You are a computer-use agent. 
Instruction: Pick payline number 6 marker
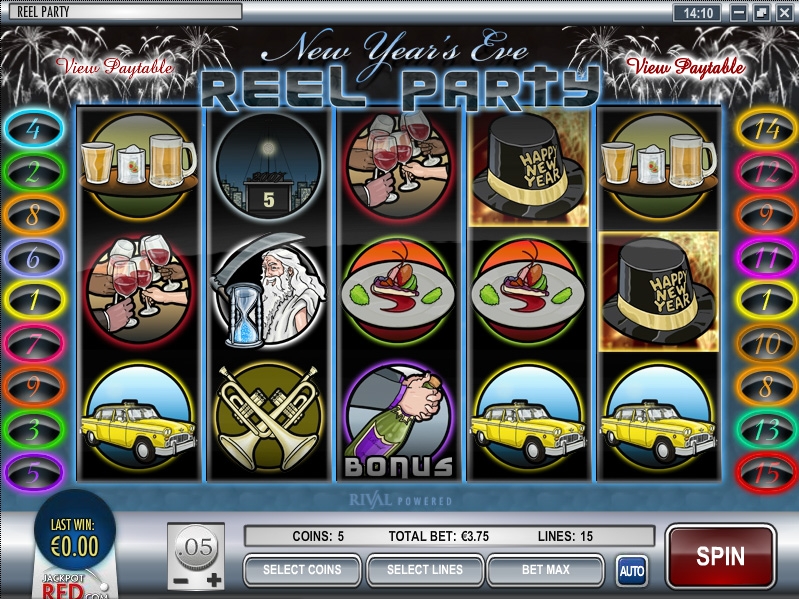pyautogui.click(x=33, y=257)
